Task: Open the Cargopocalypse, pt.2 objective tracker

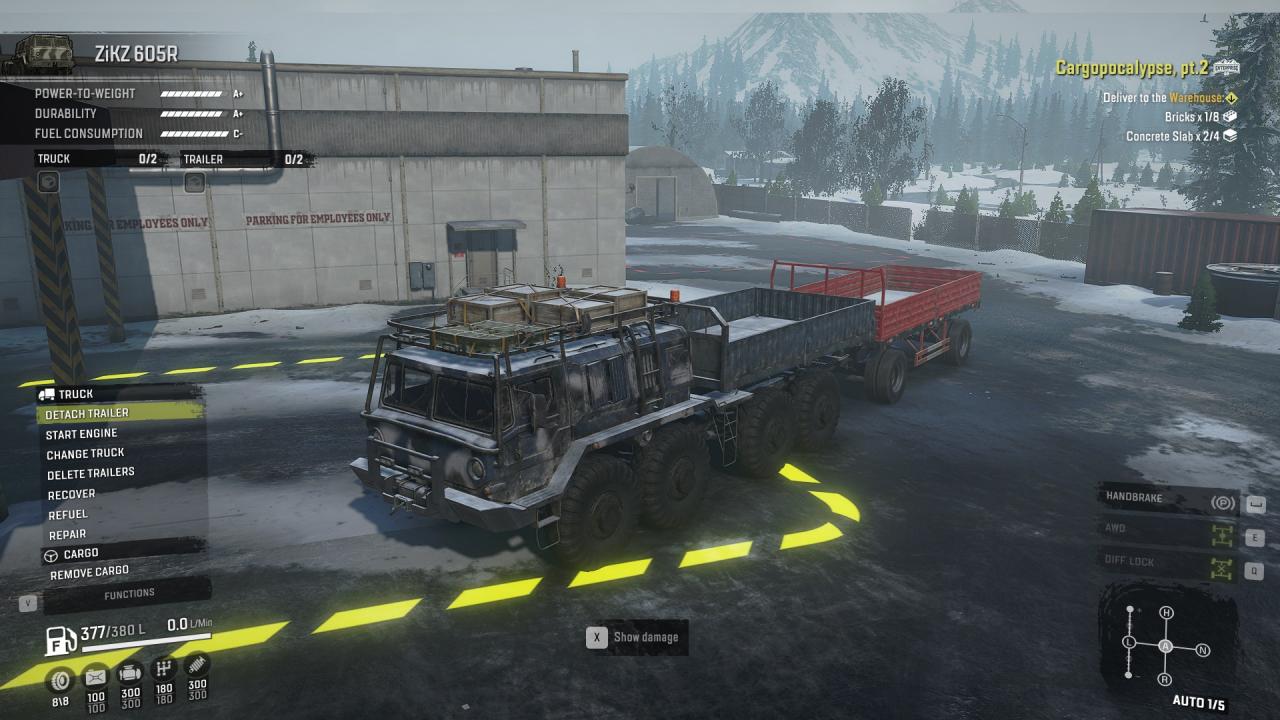Action: (x=1133, y=68)
